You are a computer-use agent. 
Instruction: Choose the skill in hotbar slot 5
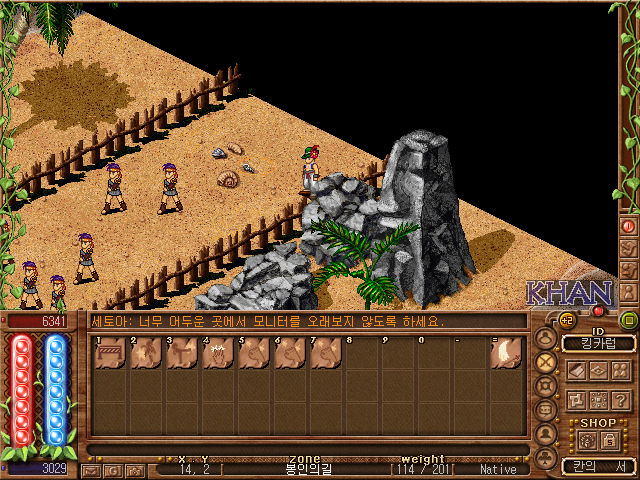254,353
